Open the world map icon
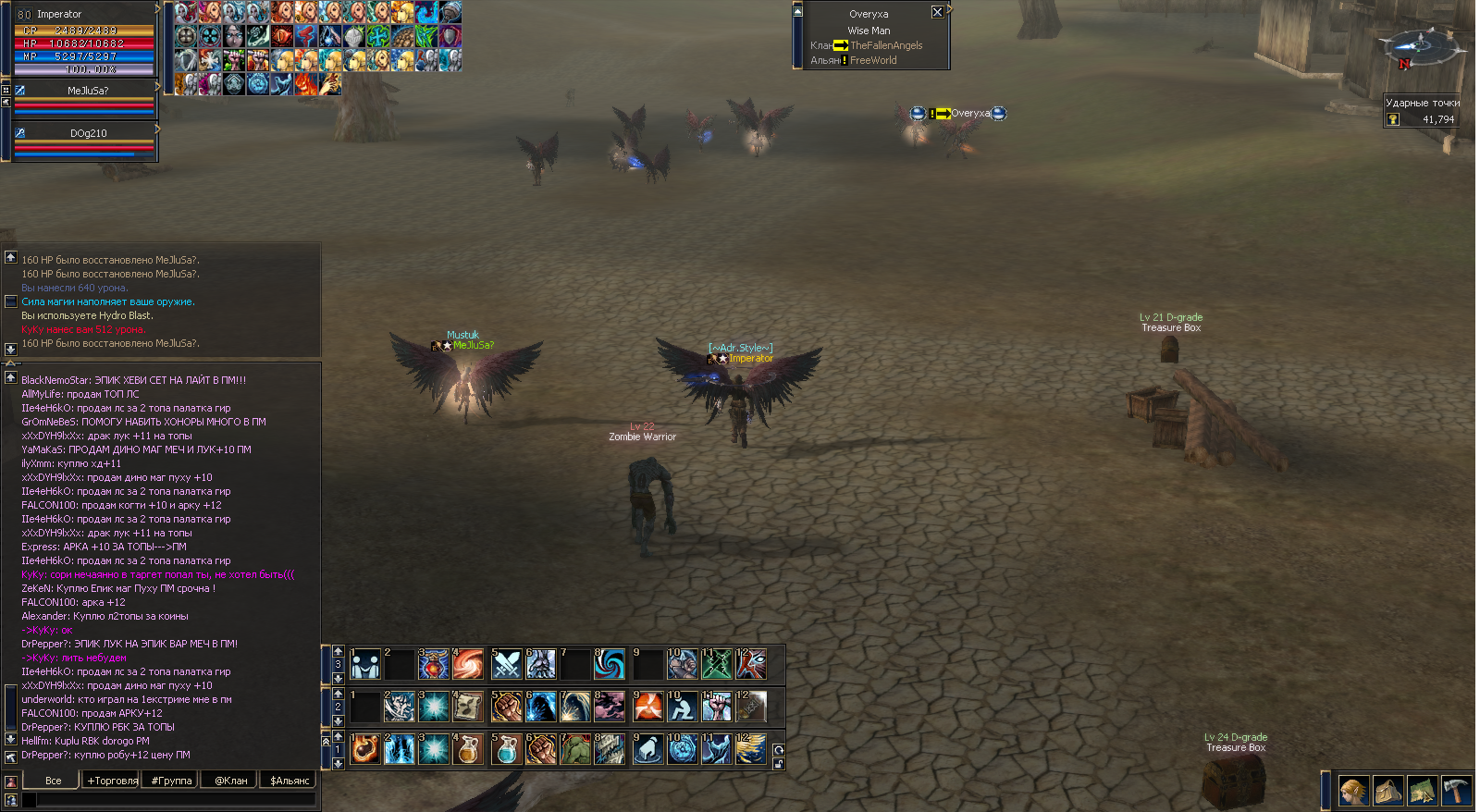The width and height of the screenshot is (1480, 812). point(1422,791)
